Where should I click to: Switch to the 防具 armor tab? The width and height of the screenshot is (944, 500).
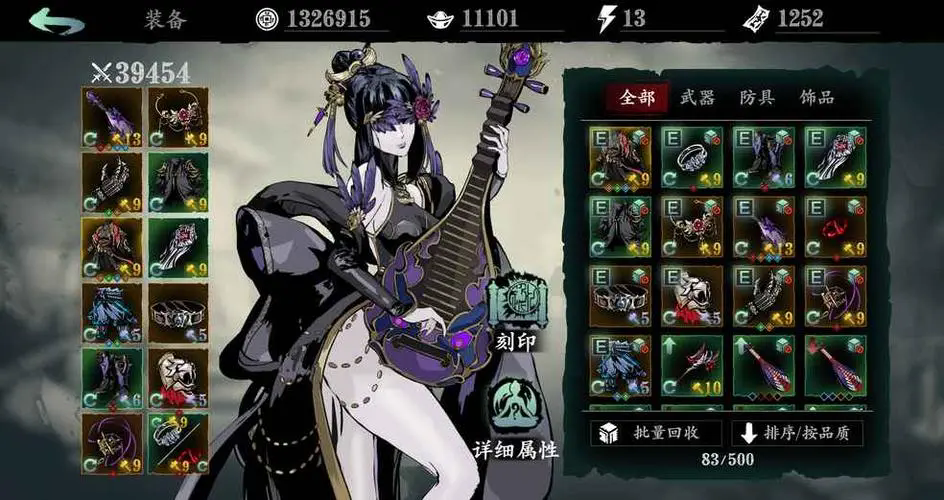pyautogui.click(x=757, y=97)
